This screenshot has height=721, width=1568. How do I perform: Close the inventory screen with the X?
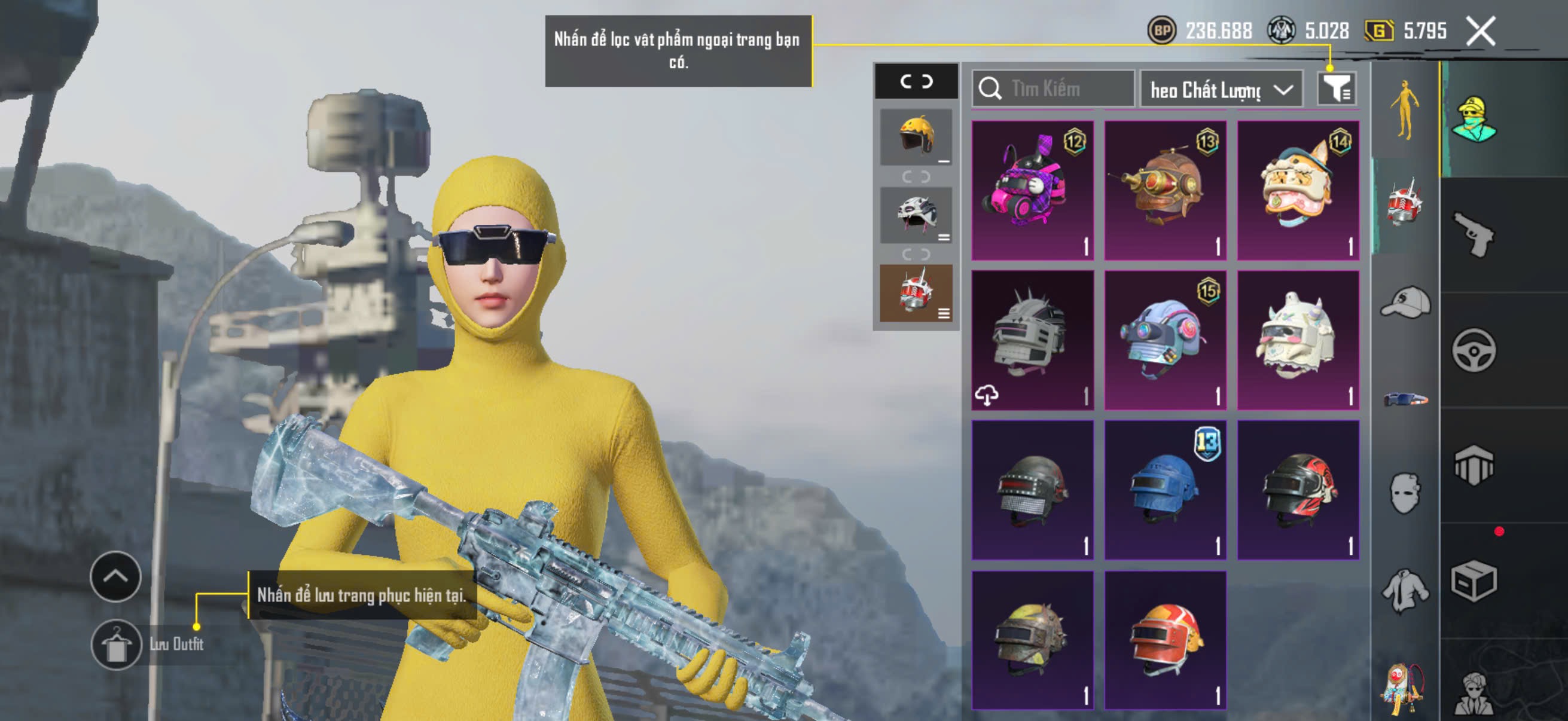point(1480,30)
